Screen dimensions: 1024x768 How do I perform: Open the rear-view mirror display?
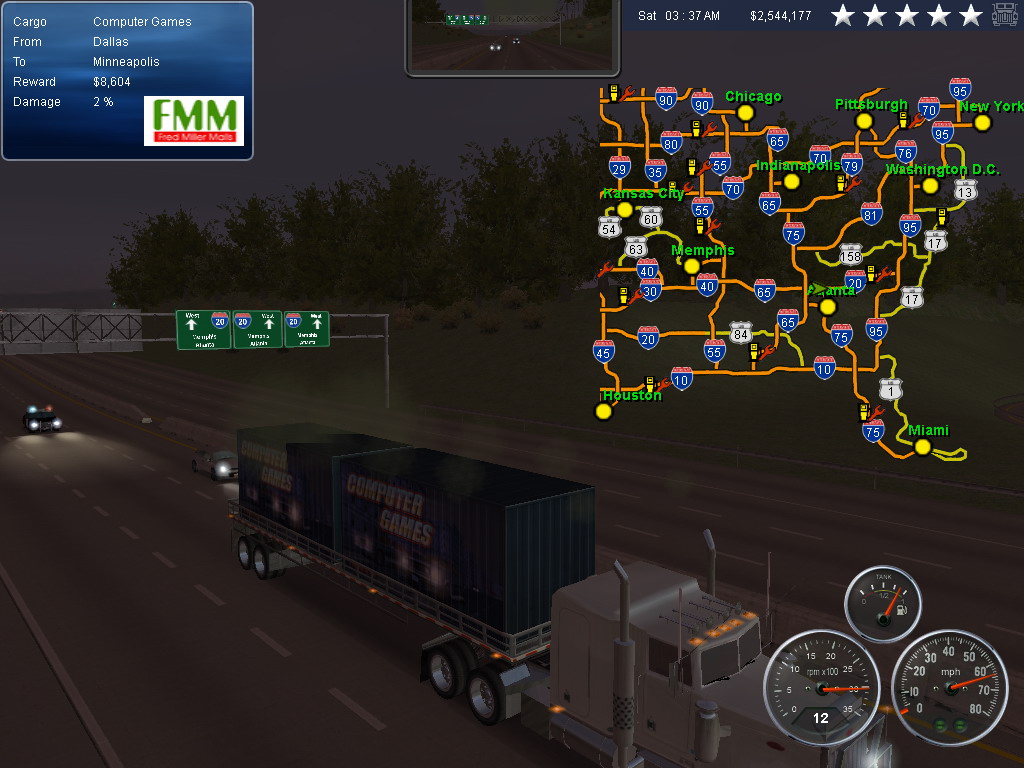tap(508, 38)
